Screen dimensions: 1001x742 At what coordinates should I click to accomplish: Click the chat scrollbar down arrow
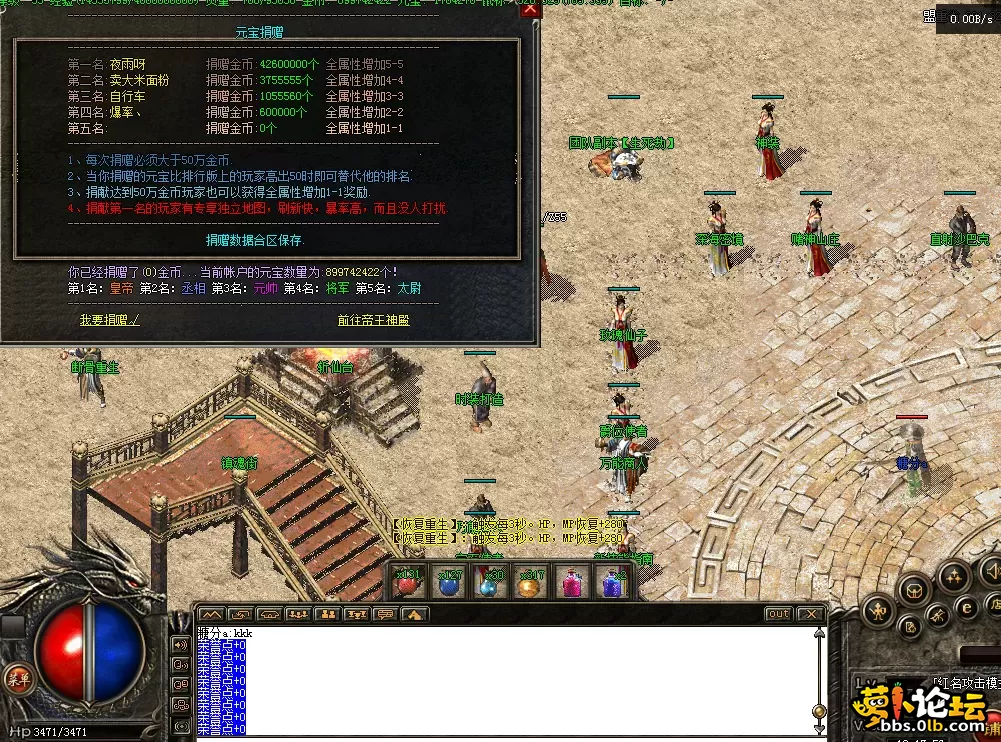point(821,727)
